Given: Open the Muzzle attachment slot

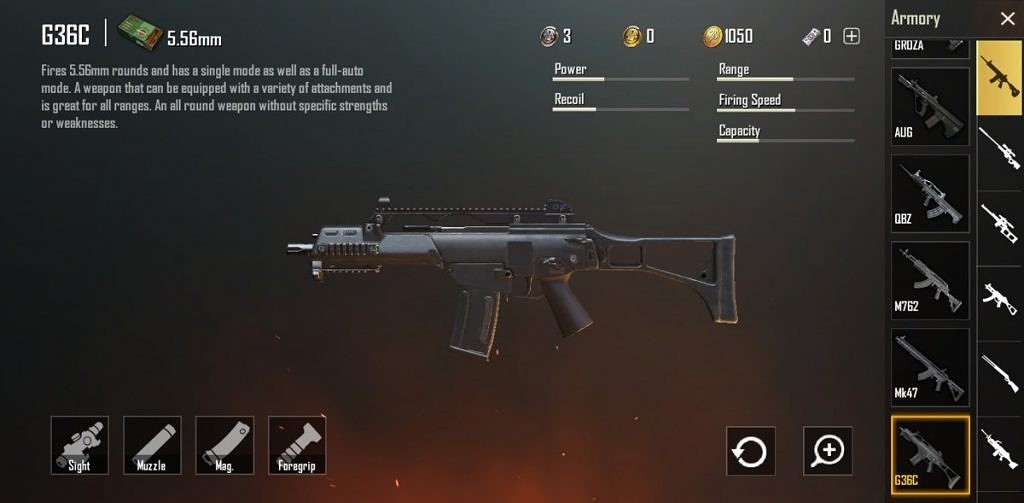Looking at the screenshot, I should [152, 445].
